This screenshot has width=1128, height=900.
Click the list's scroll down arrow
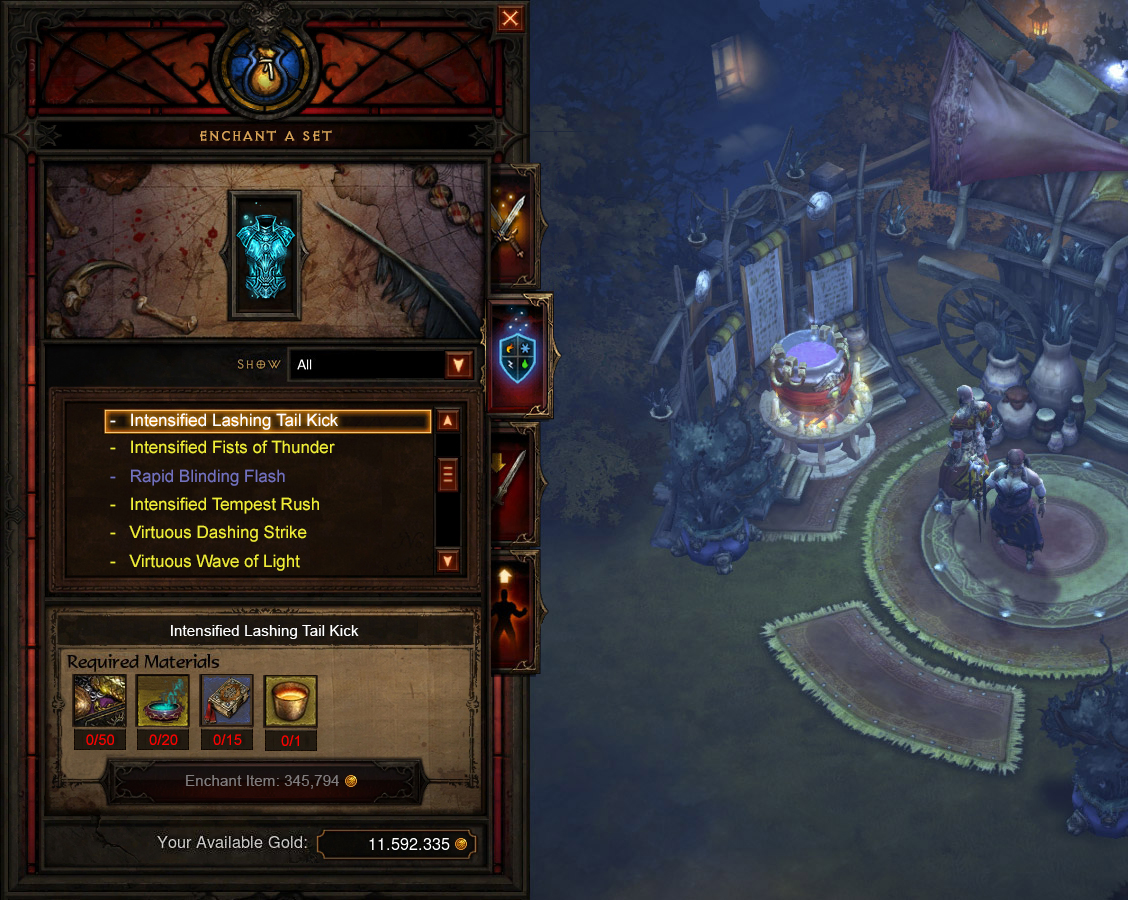pos(448,561)
